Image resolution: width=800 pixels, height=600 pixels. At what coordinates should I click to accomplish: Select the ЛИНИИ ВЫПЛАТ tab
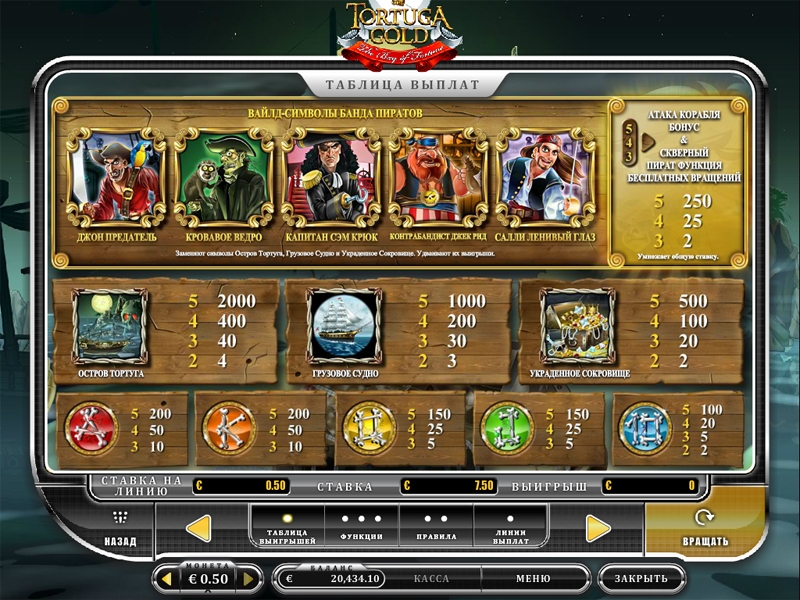(x=511, y=529)
